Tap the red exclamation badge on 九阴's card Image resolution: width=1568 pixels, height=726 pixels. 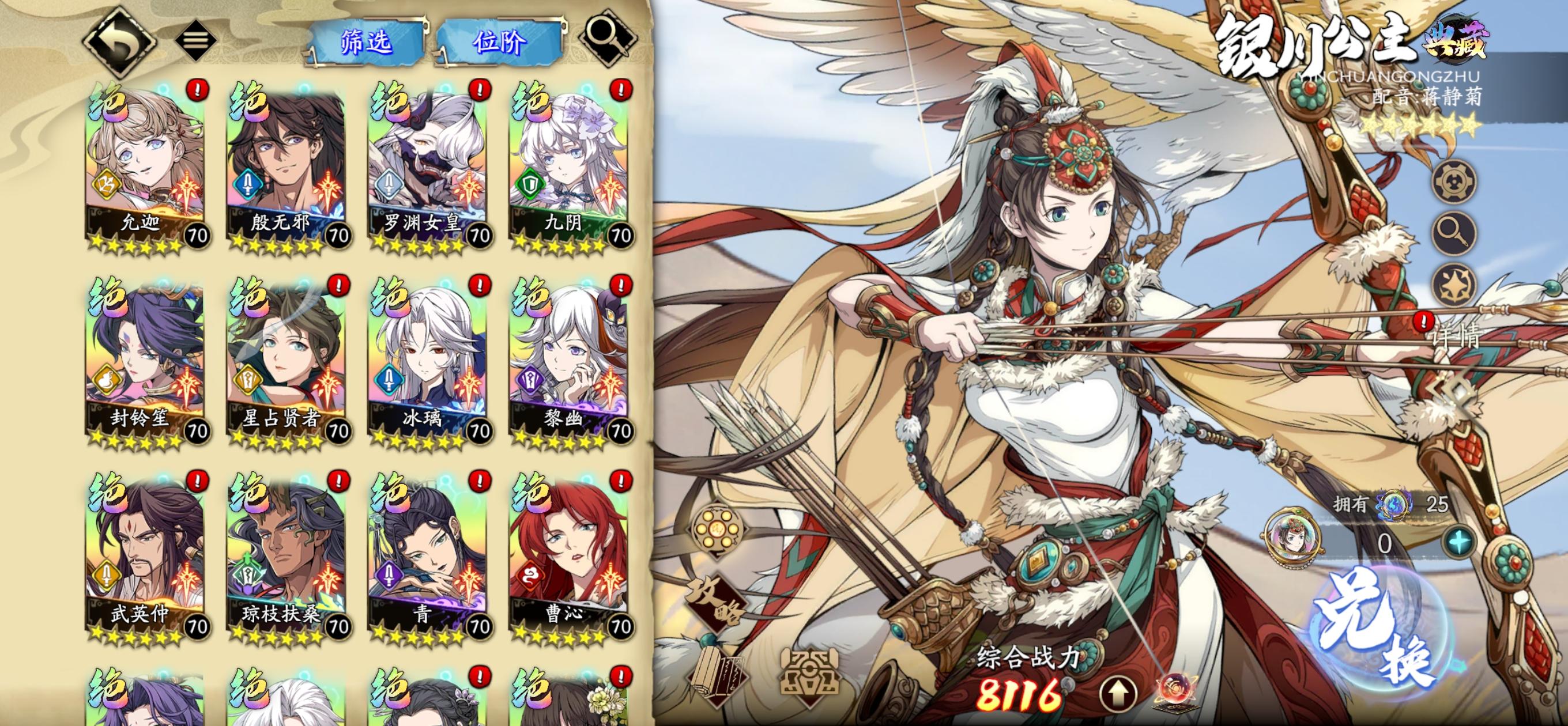[621, 89]
